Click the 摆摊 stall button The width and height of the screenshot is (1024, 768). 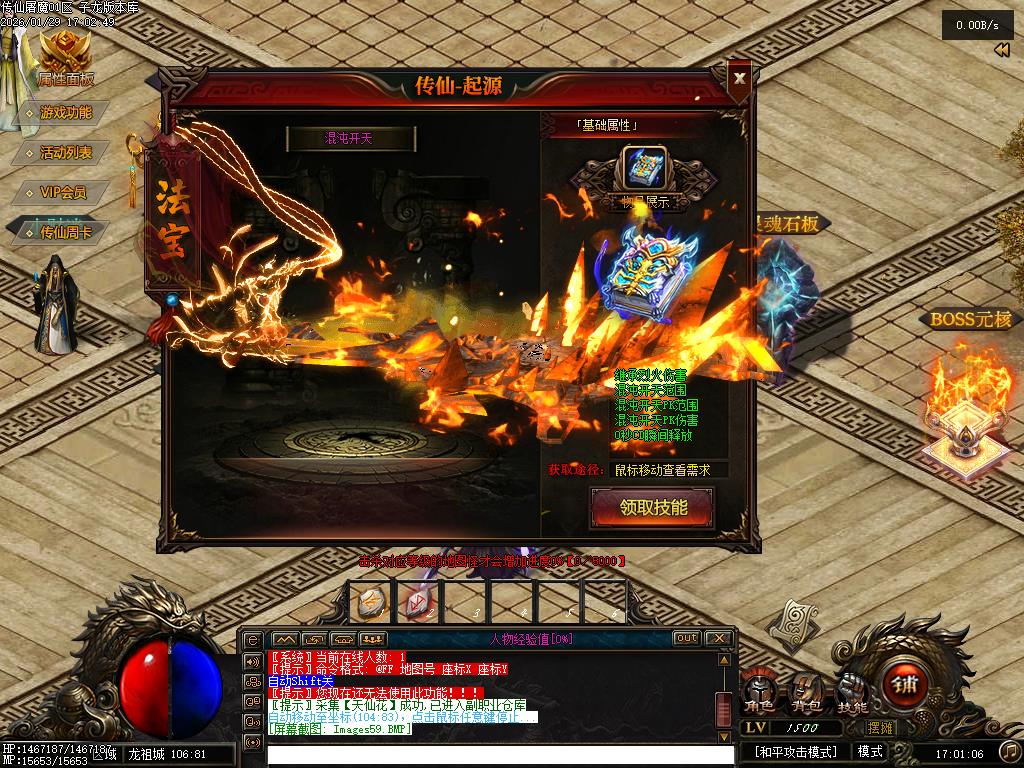(x=880, y=728)
